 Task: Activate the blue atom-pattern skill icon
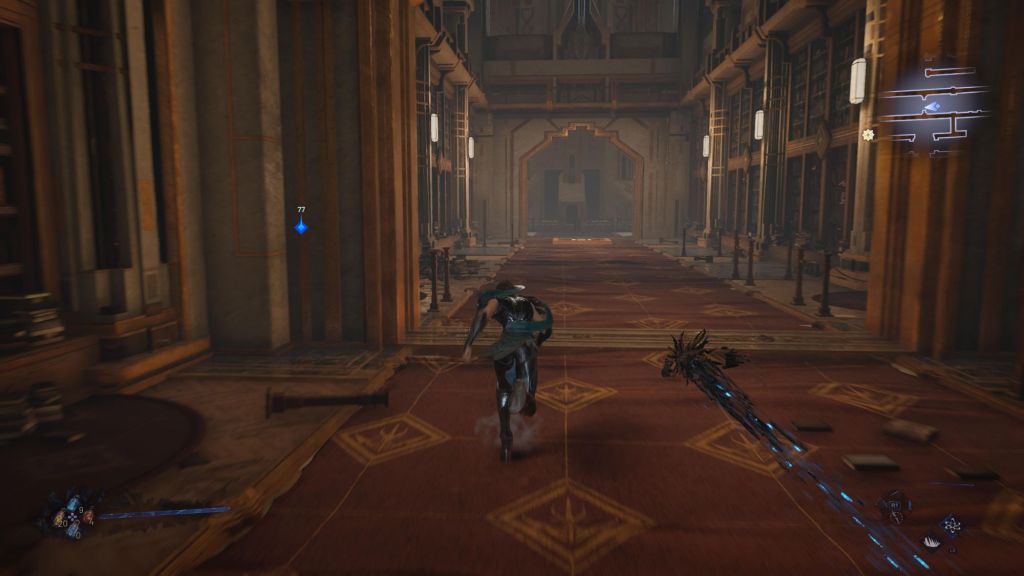coord(951,524)
